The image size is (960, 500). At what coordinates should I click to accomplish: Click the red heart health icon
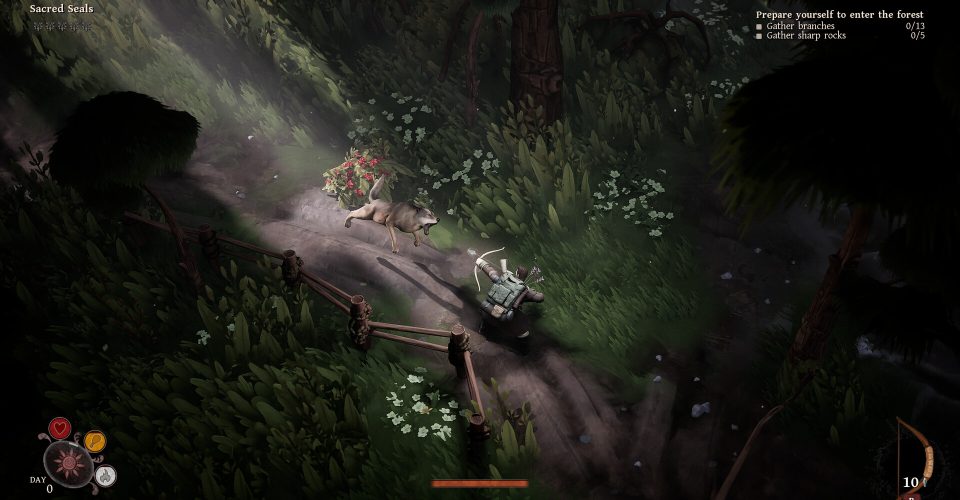click(60, 430)
